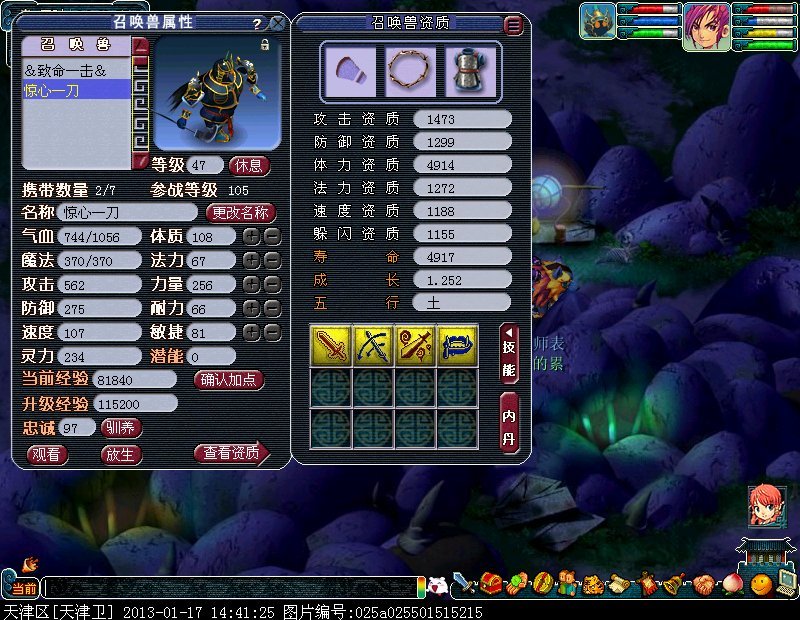
Task: Click the 观看 (view) button
Action: coord(47,454)
